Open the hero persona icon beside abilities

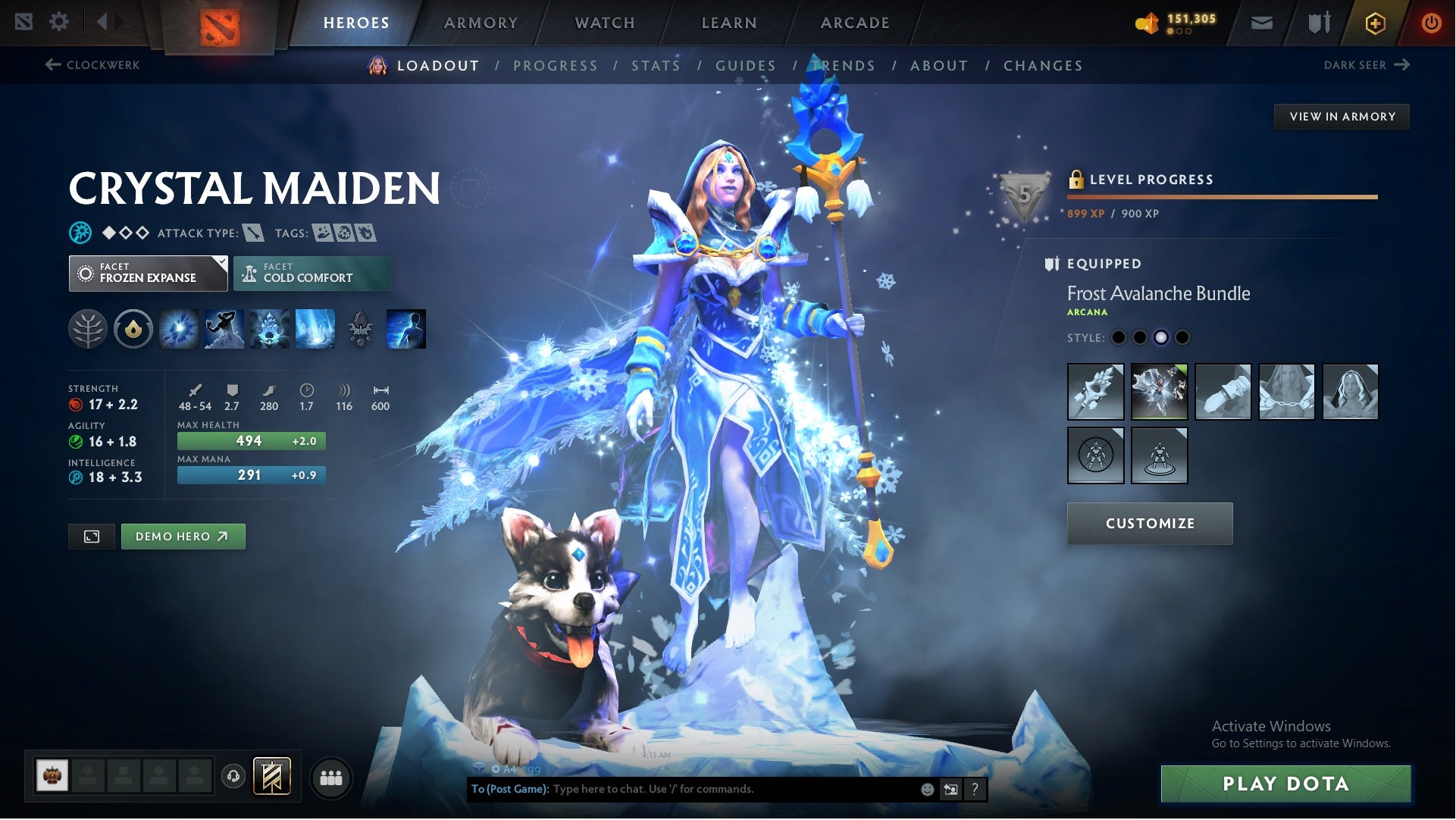click(406, 329)
